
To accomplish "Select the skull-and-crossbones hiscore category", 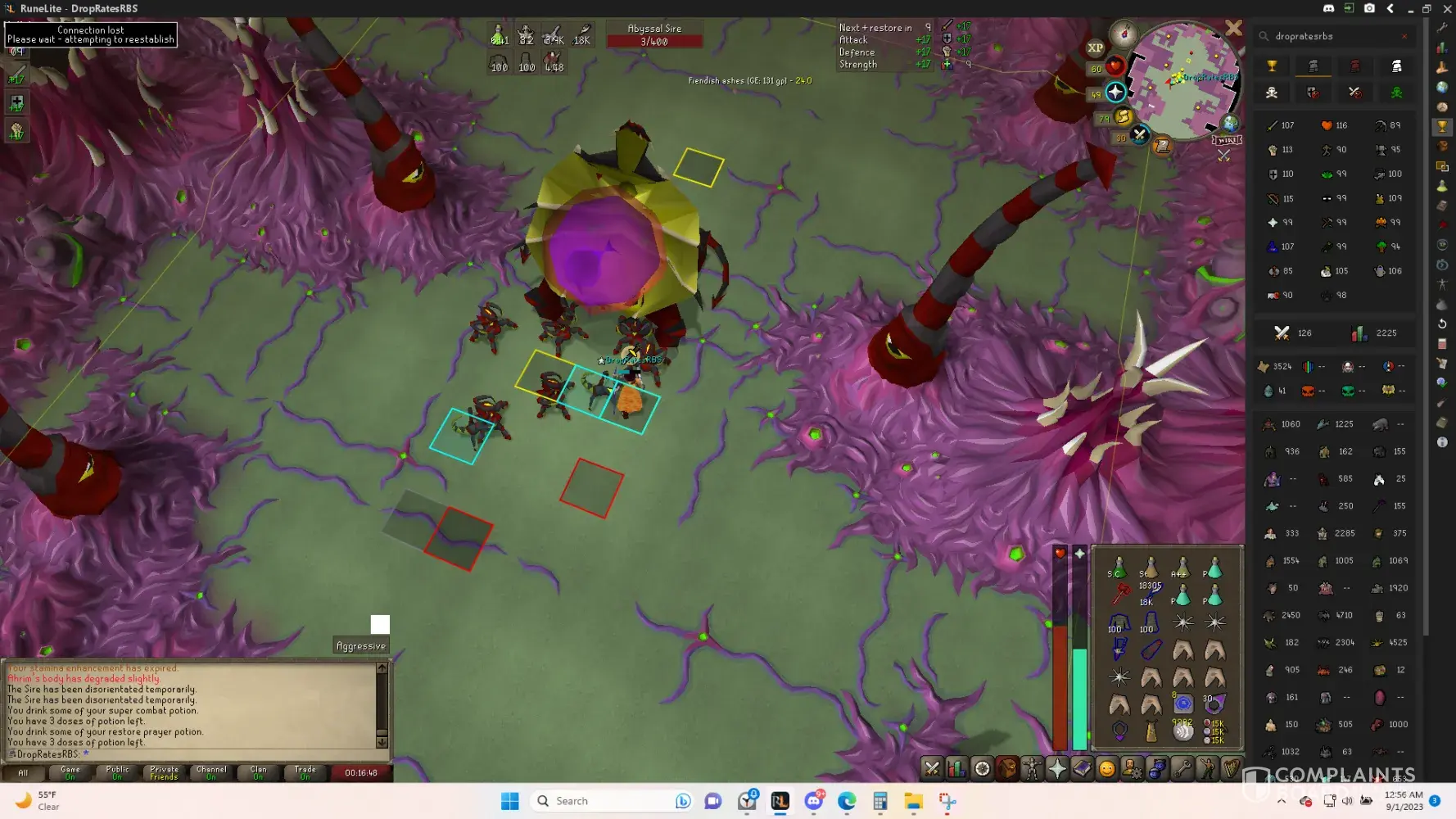I will click(x=1272, y=93).
